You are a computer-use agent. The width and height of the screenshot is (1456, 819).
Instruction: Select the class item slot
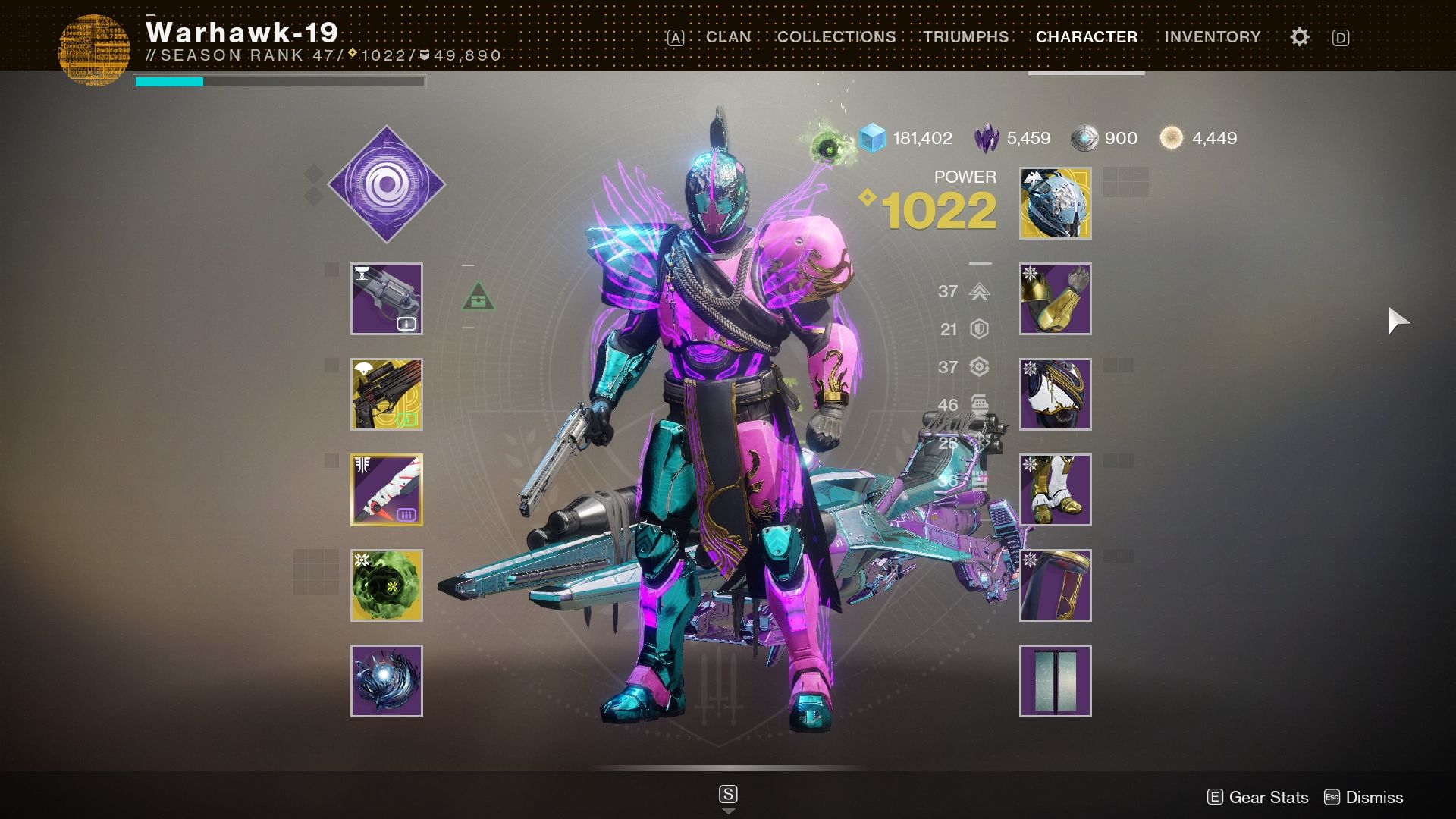[1055, 585]
